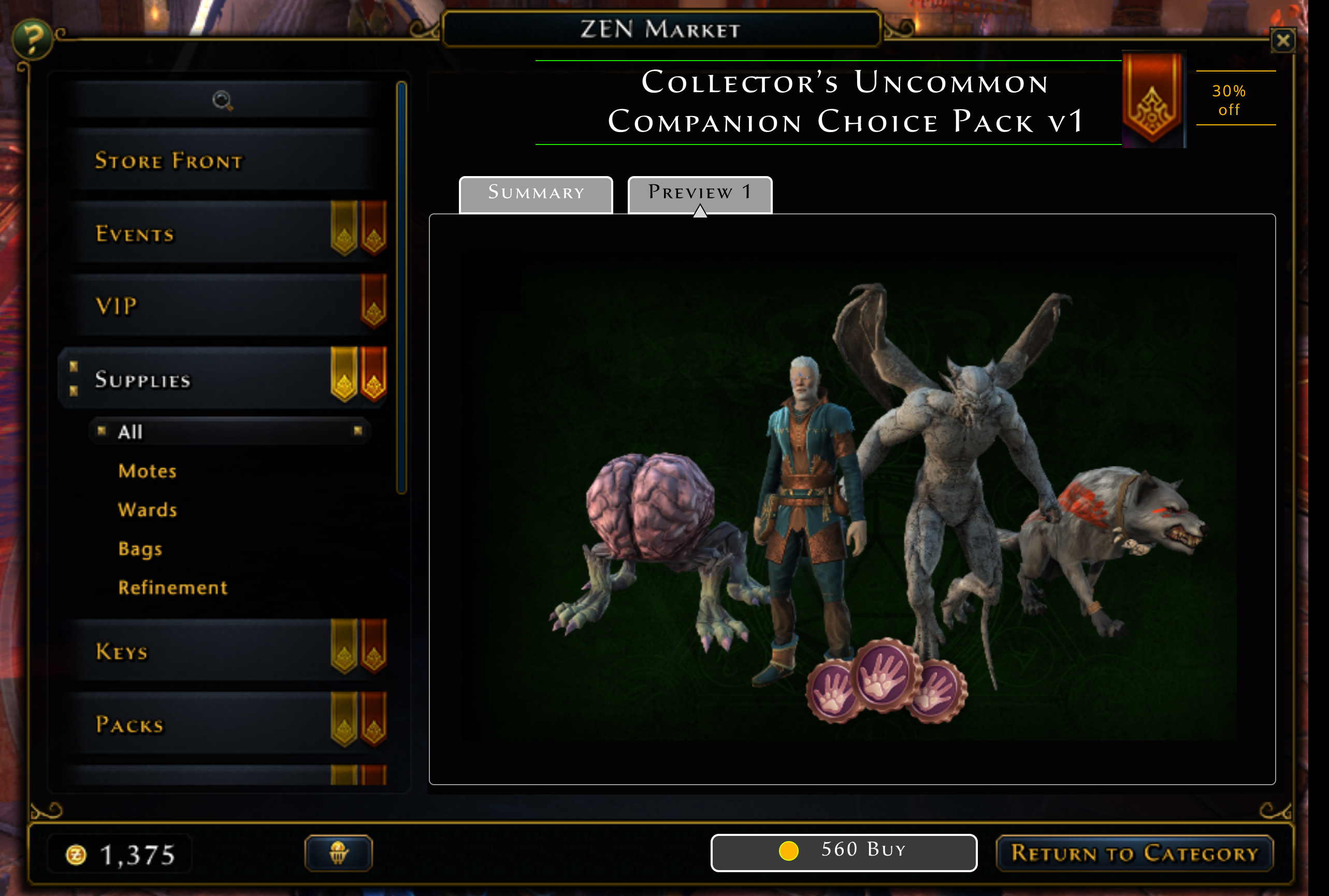Open the Store Front category
1329x896 pixels.
[168, 161]
